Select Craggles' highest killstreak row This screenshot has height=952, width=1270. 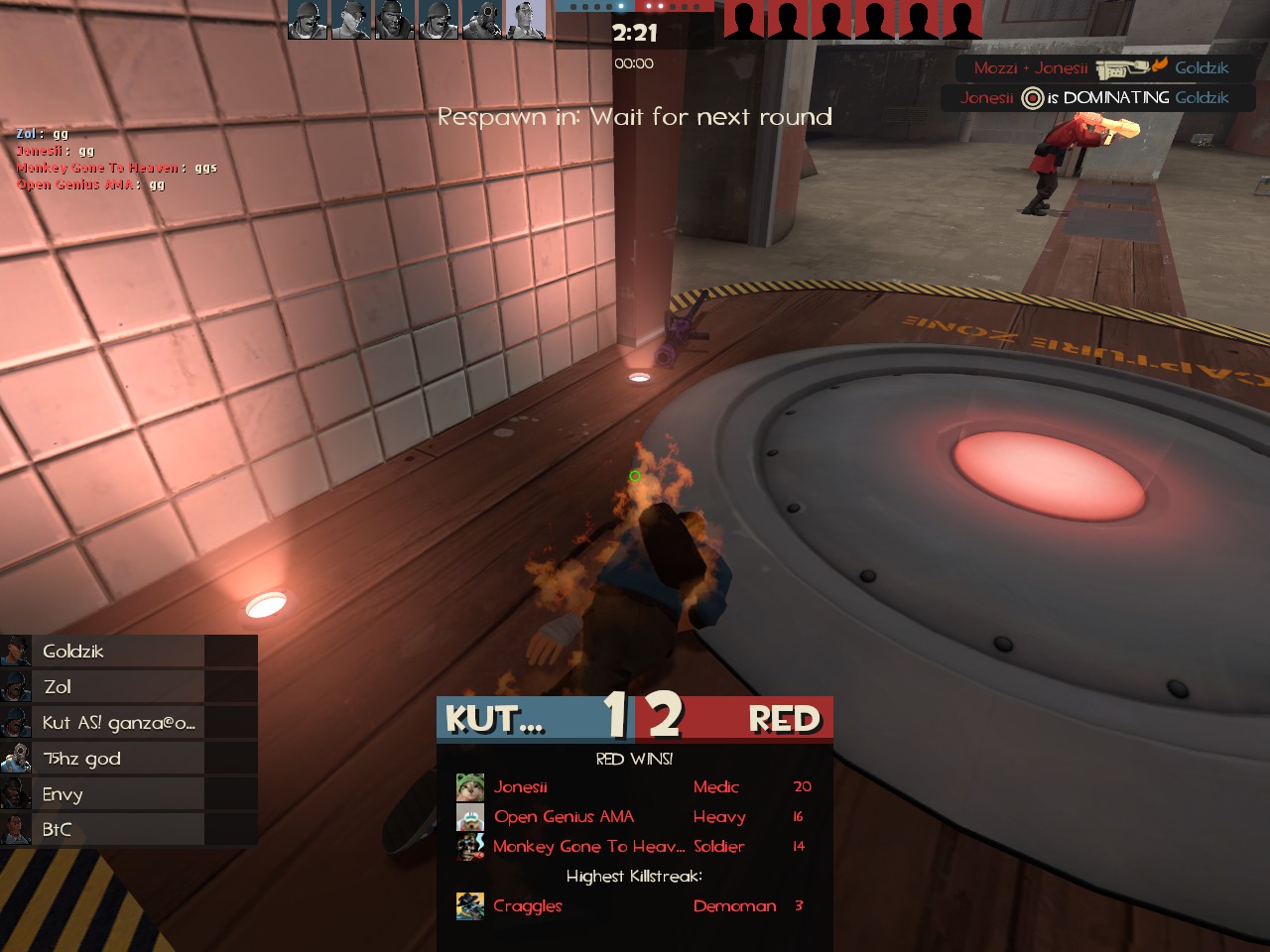point(635,906)
